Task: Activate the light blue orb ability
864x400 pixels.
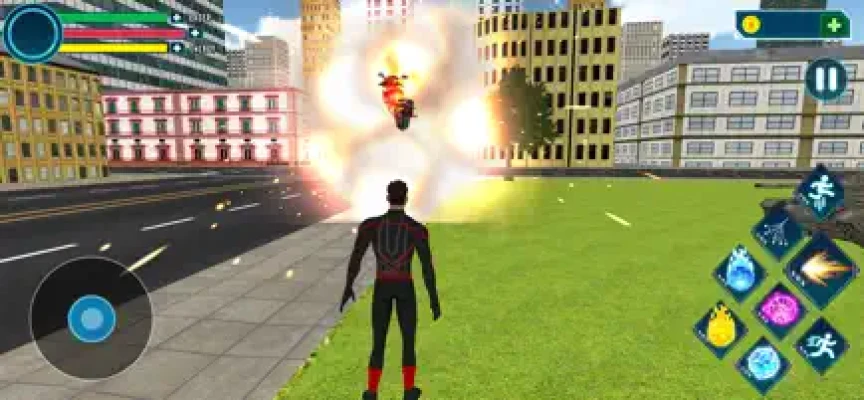Action: (x=763, y=364)
